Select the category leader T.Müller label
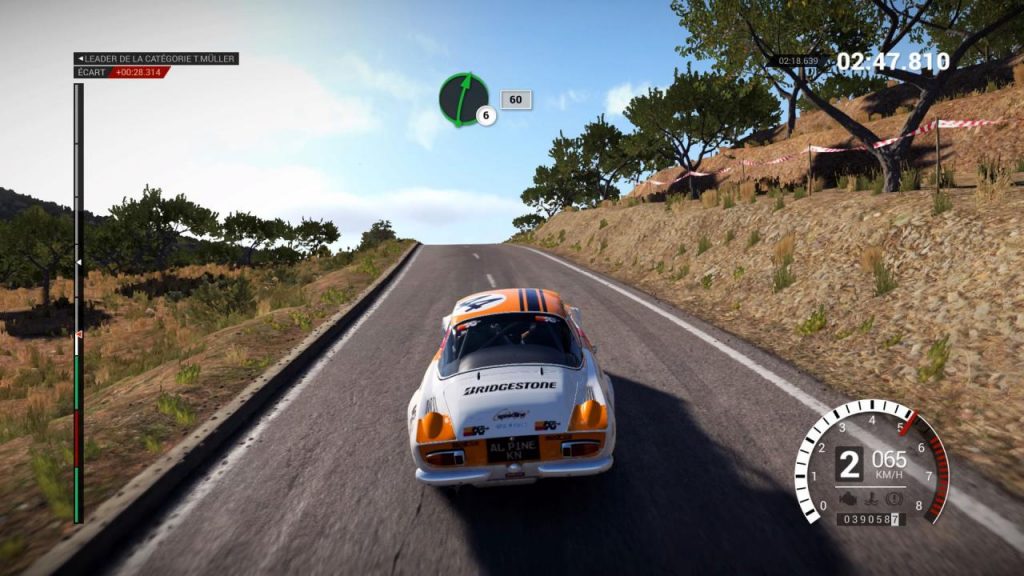 (x=156, y=59)
